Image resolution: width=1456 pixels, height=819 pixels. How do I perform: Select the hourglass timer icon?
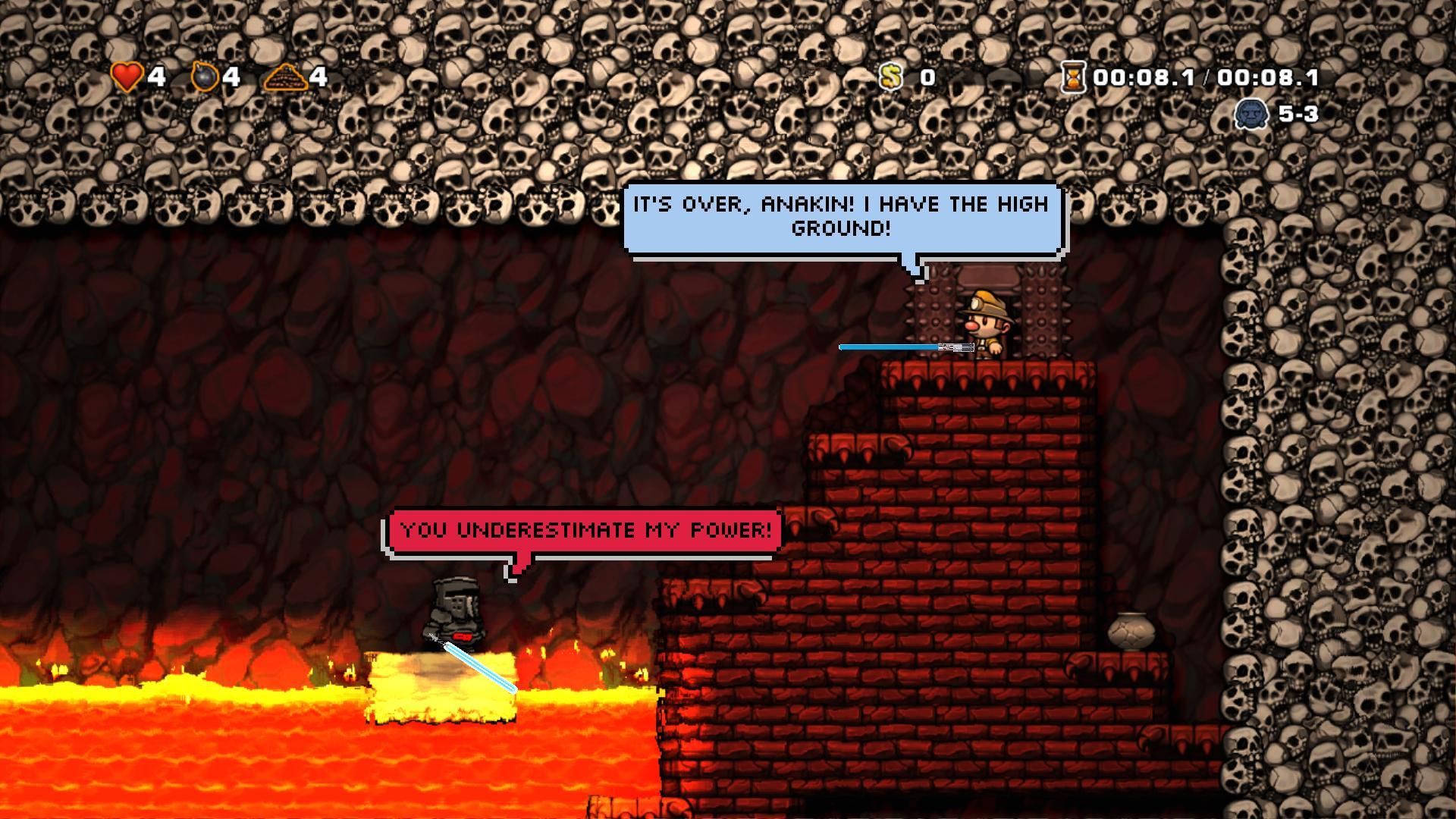pos(1072,76)
